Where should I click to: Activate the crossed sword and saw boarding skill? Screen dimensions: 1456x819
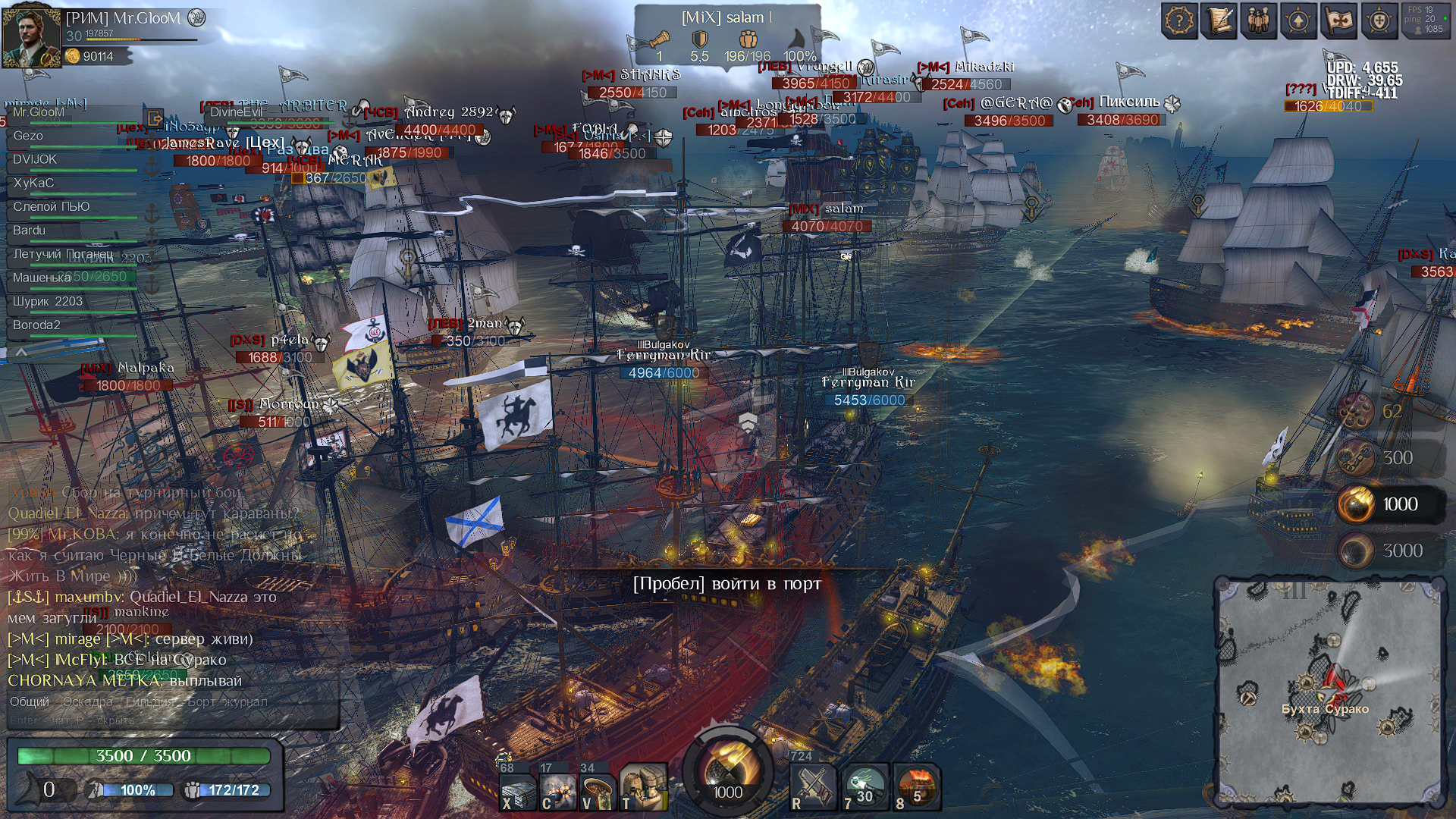click(812, 787)
